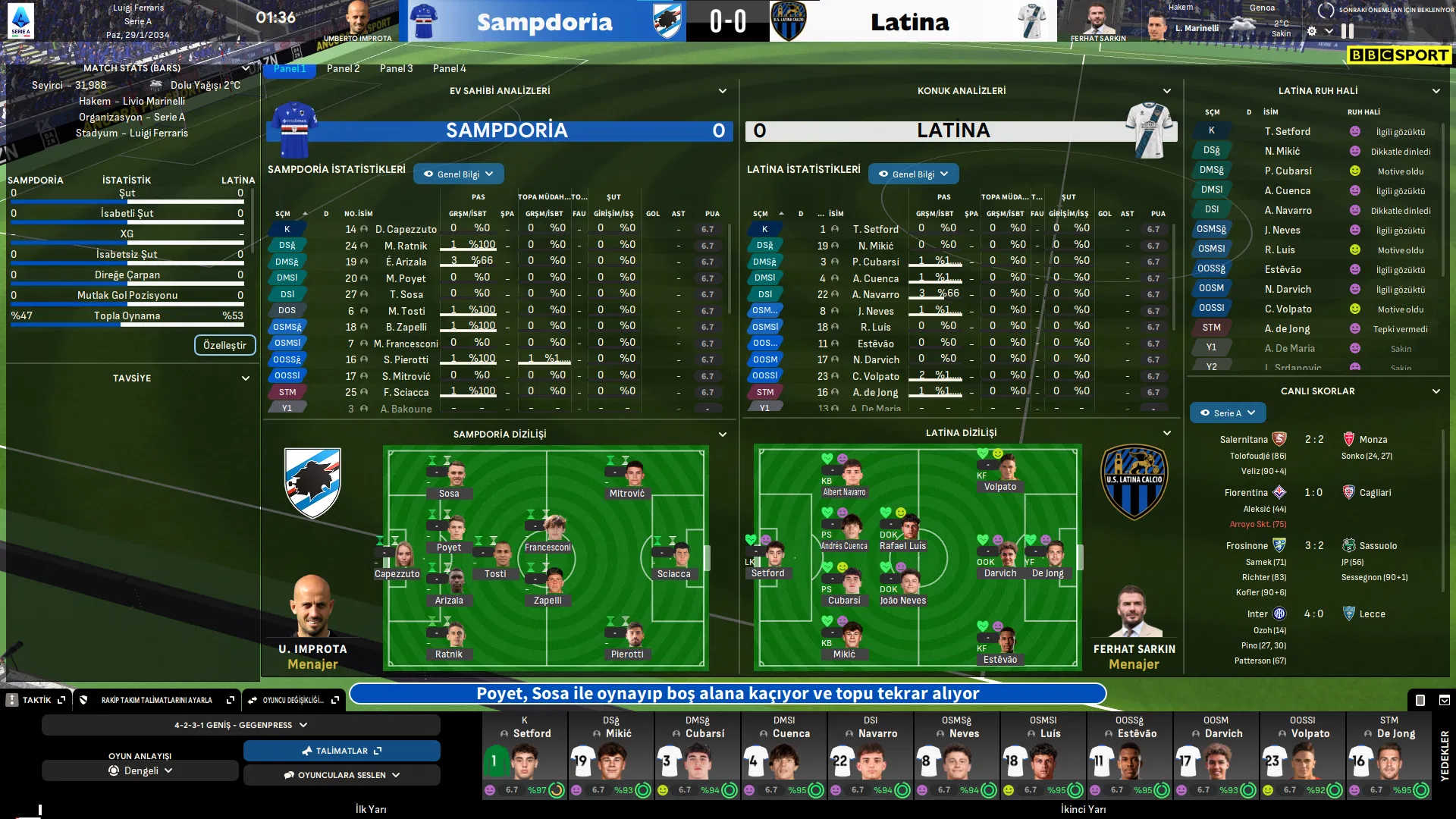This screenshot has height=819, width=1456.
Task: Collapse the Latina Ruh Hali panel
Action: pyautogui.click(x=1436, y=91)
